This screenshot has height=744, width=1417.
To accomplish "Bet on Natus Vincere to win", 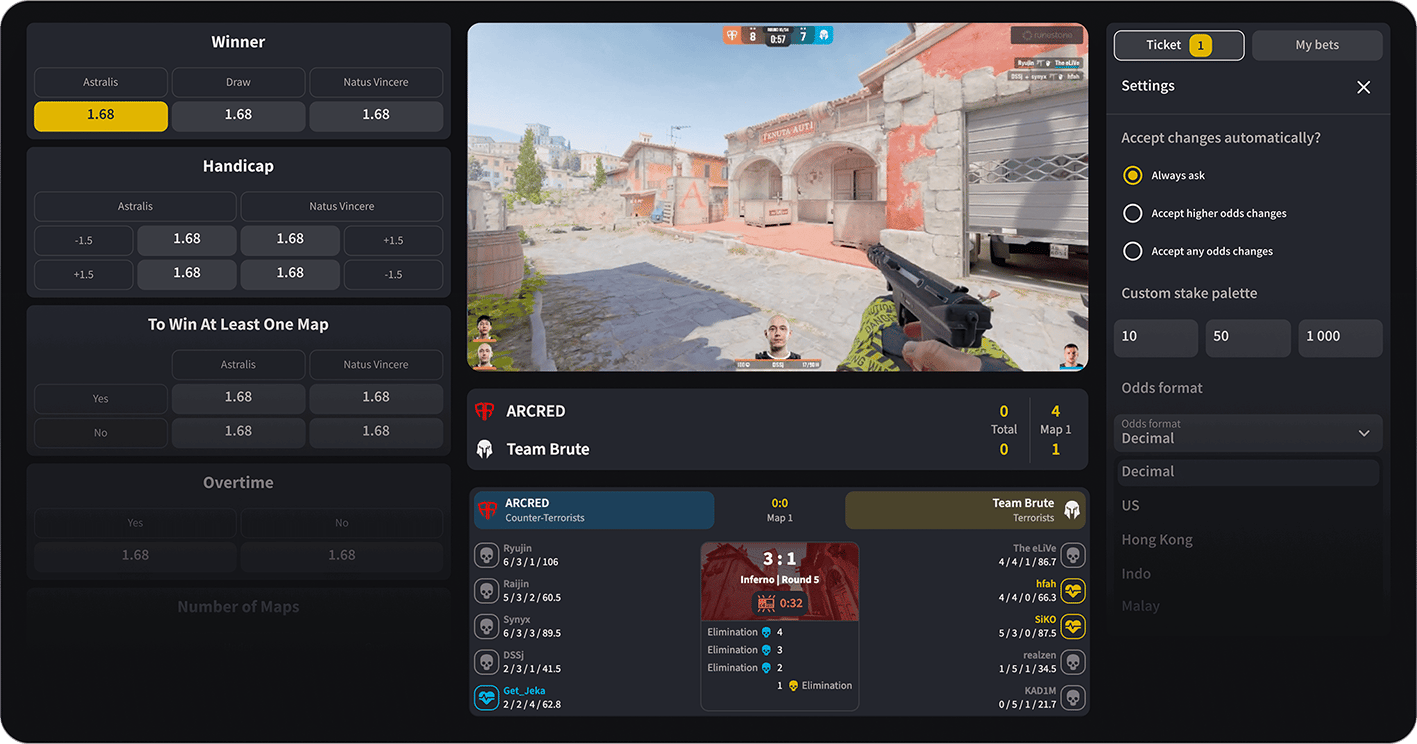I will coord(376,115).
